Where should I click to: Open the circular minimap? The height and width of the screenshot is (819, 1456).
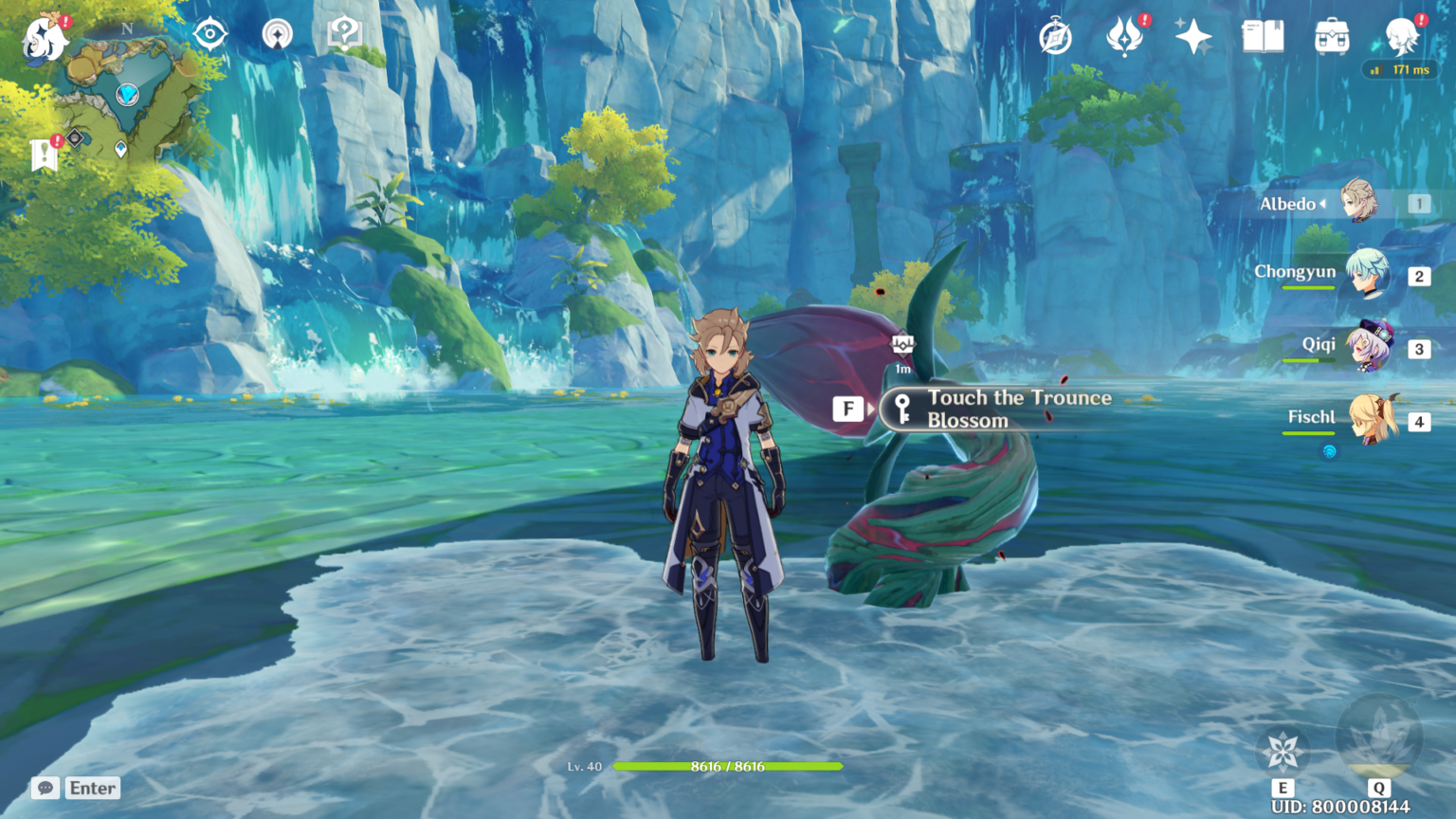tap(126, 92)
